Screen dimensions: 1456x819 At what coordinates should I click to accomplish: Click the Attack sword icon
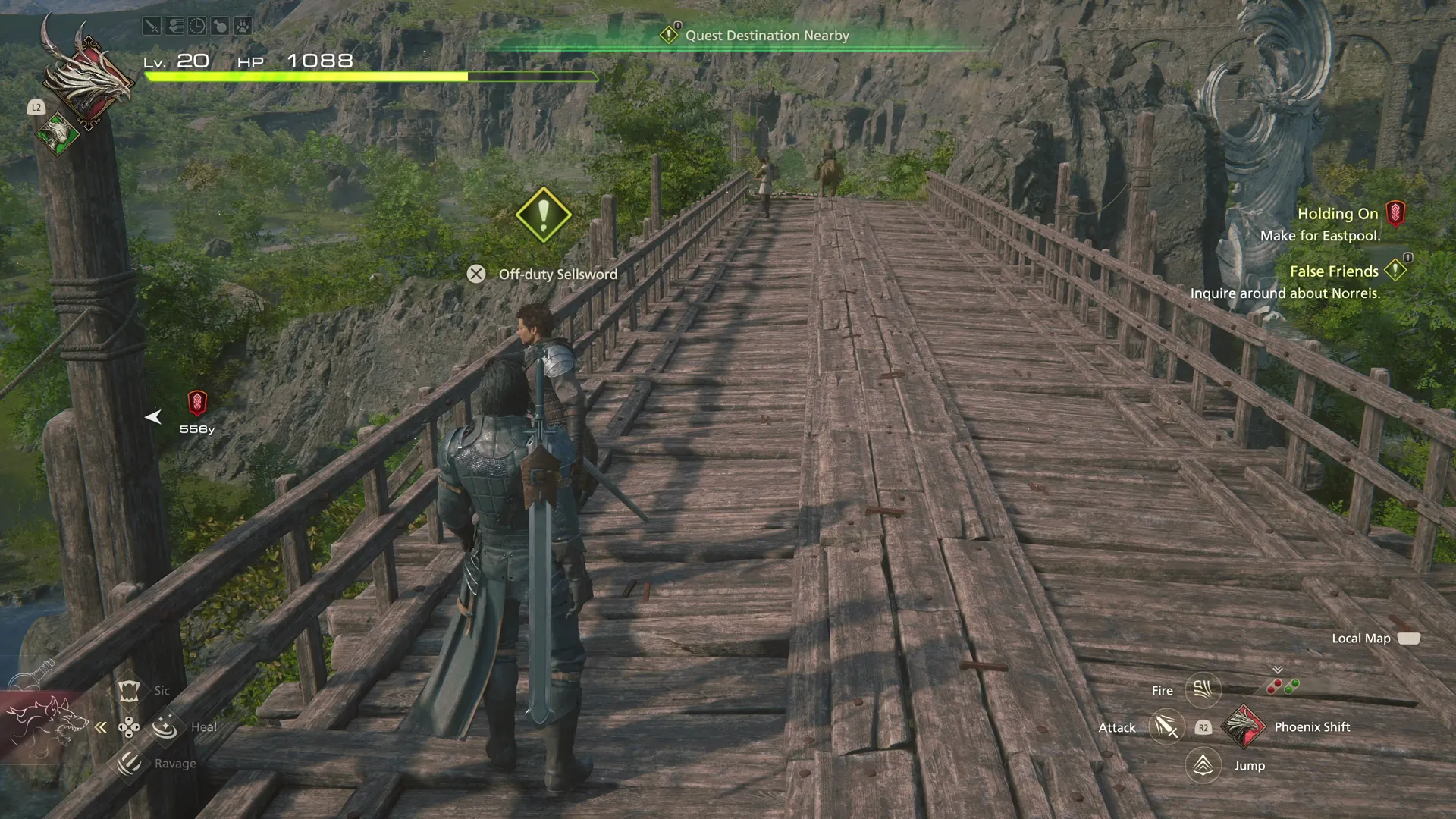(x=1166, y=727)
